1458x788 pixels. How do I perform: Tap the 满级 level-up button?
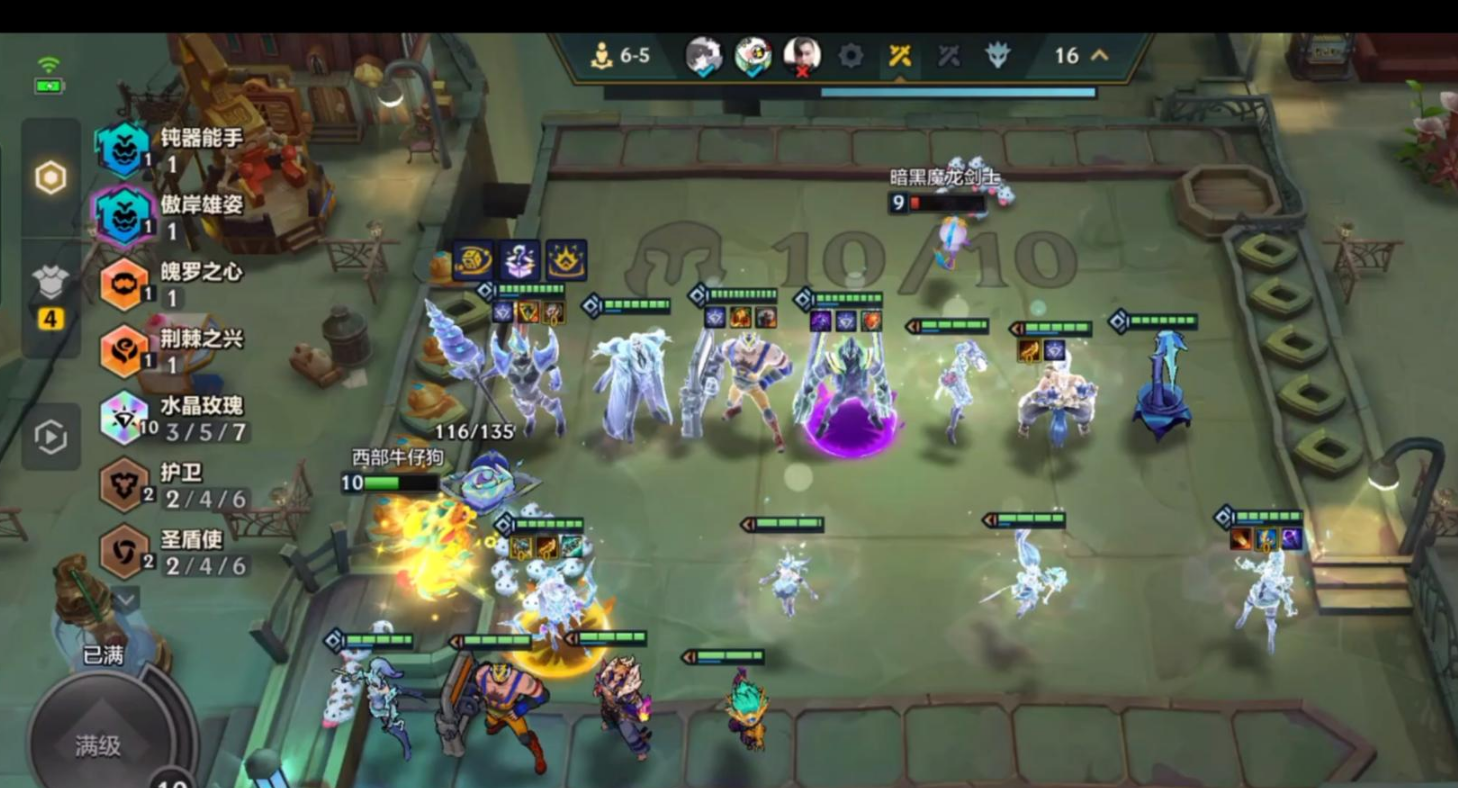(x=98, y=745)
